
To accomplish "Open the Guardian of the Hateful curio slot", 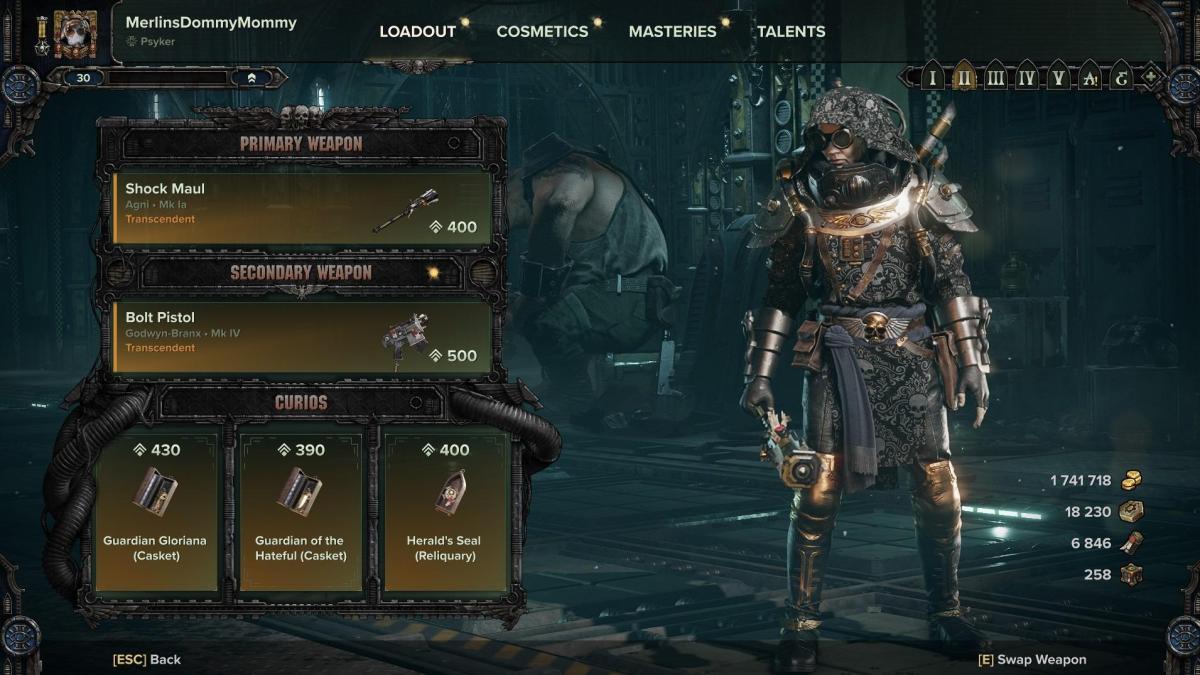I will point(300,510).
